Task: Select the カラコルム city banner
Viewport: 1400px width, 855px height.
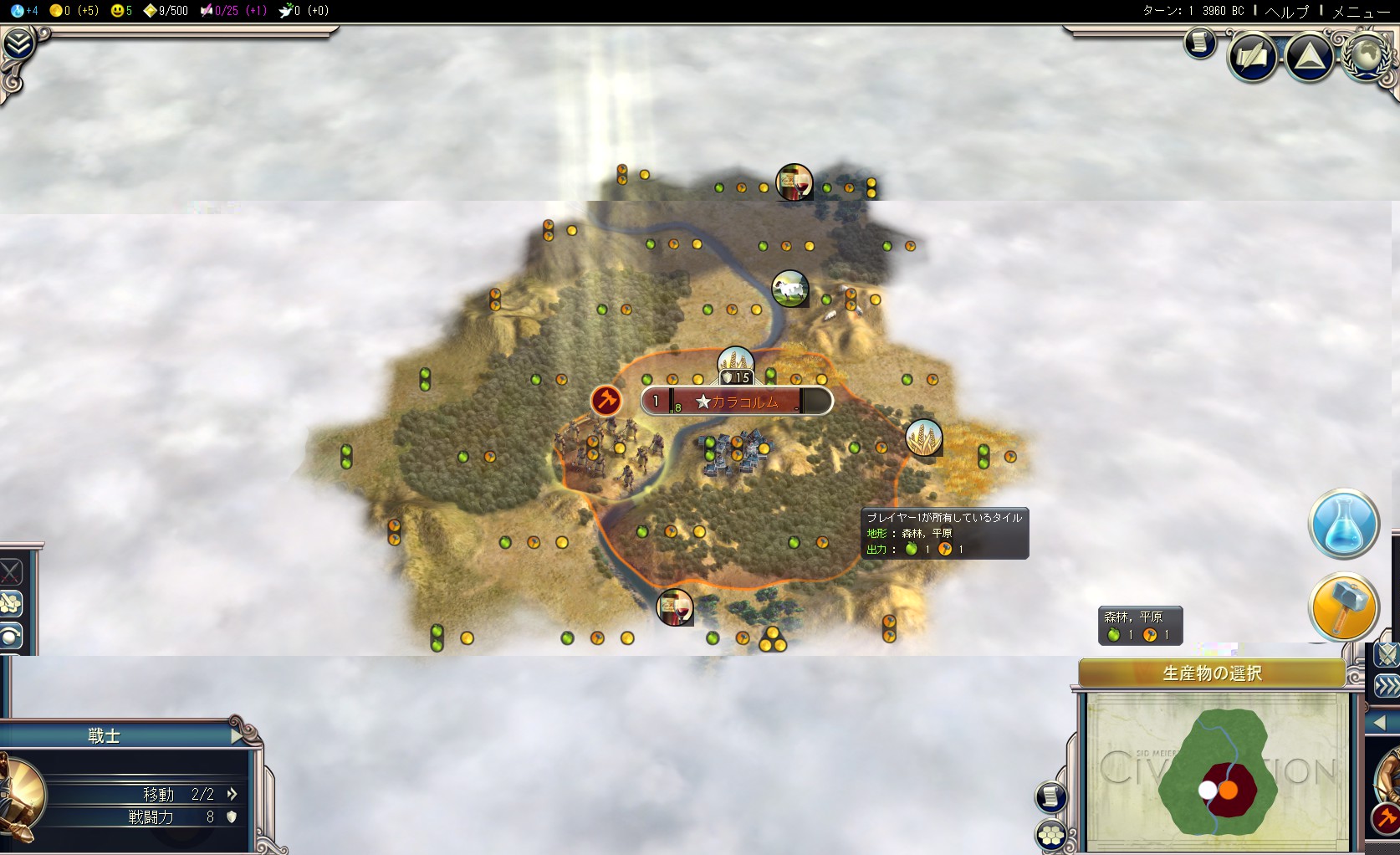Action: [737, 402]
